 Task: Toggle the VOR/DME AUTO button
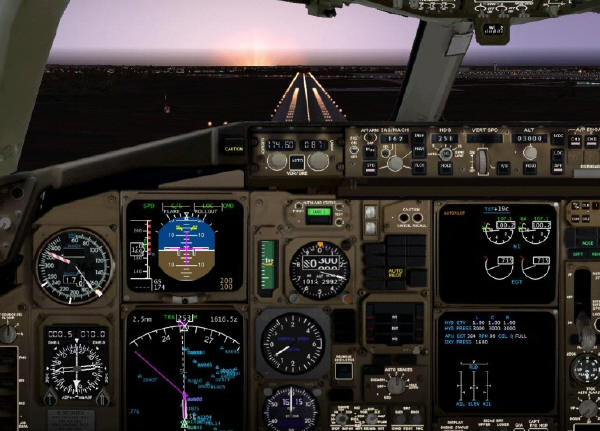pyautogui.click(x=298, y=161)
